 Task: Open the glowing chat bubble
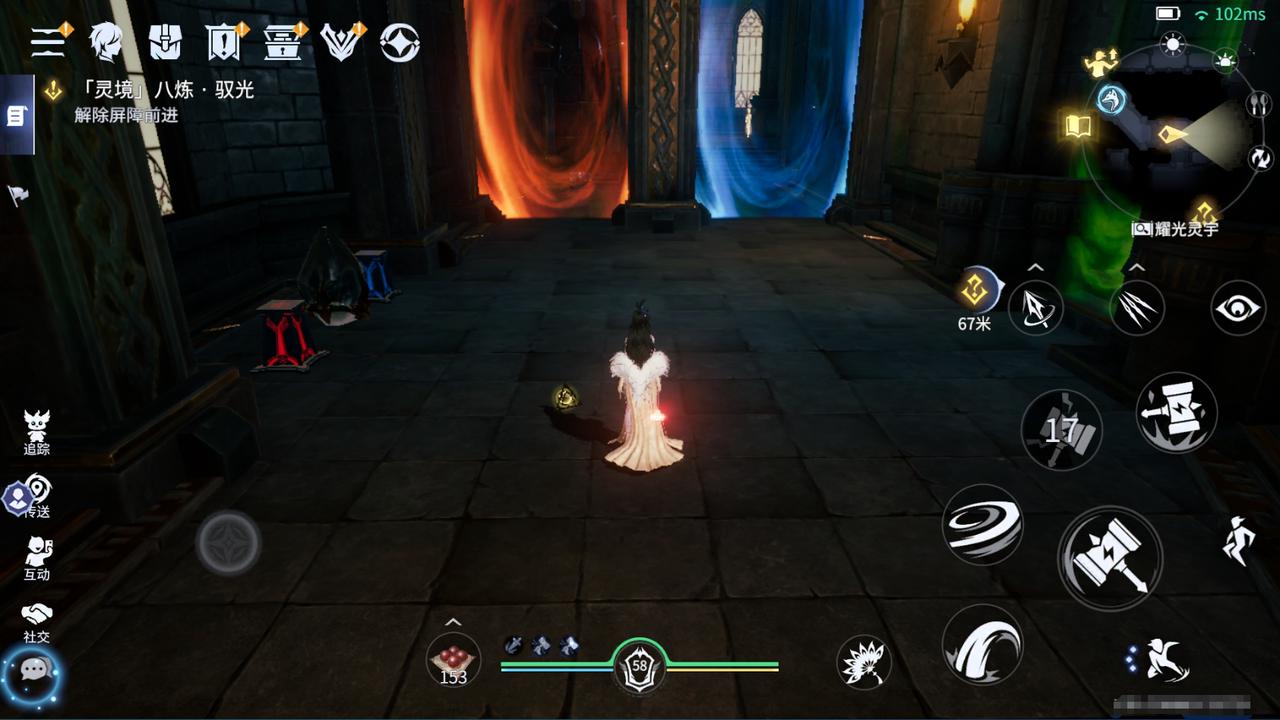point(34,675)
